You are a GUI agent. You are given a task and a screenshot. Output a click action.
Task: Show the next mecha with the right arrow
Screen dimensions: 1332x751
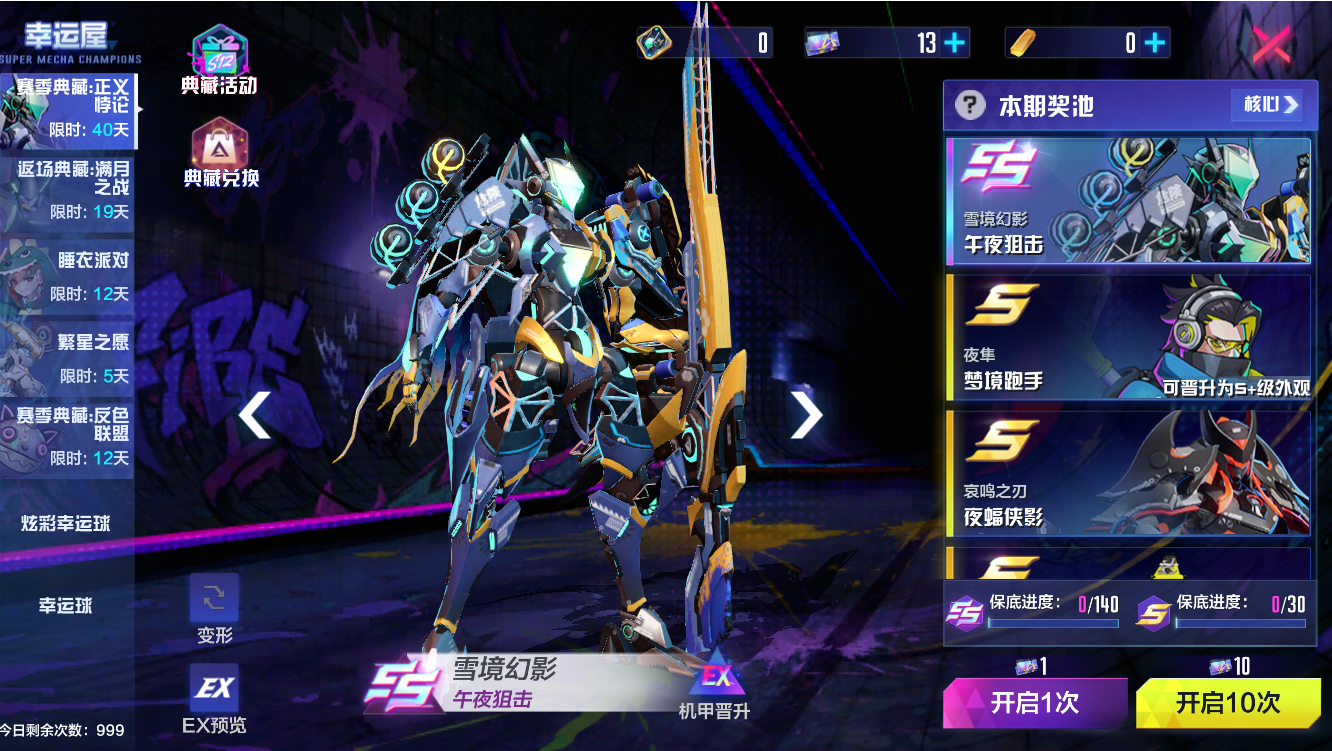pyautogui.click(x=805, y=415)
